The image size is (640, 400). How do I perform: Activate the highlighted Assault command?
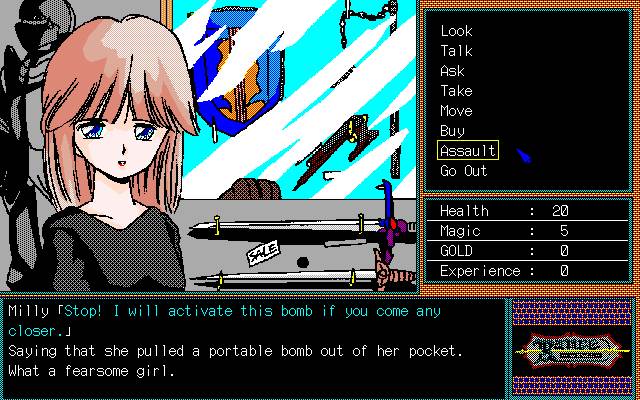coord(467,151)
